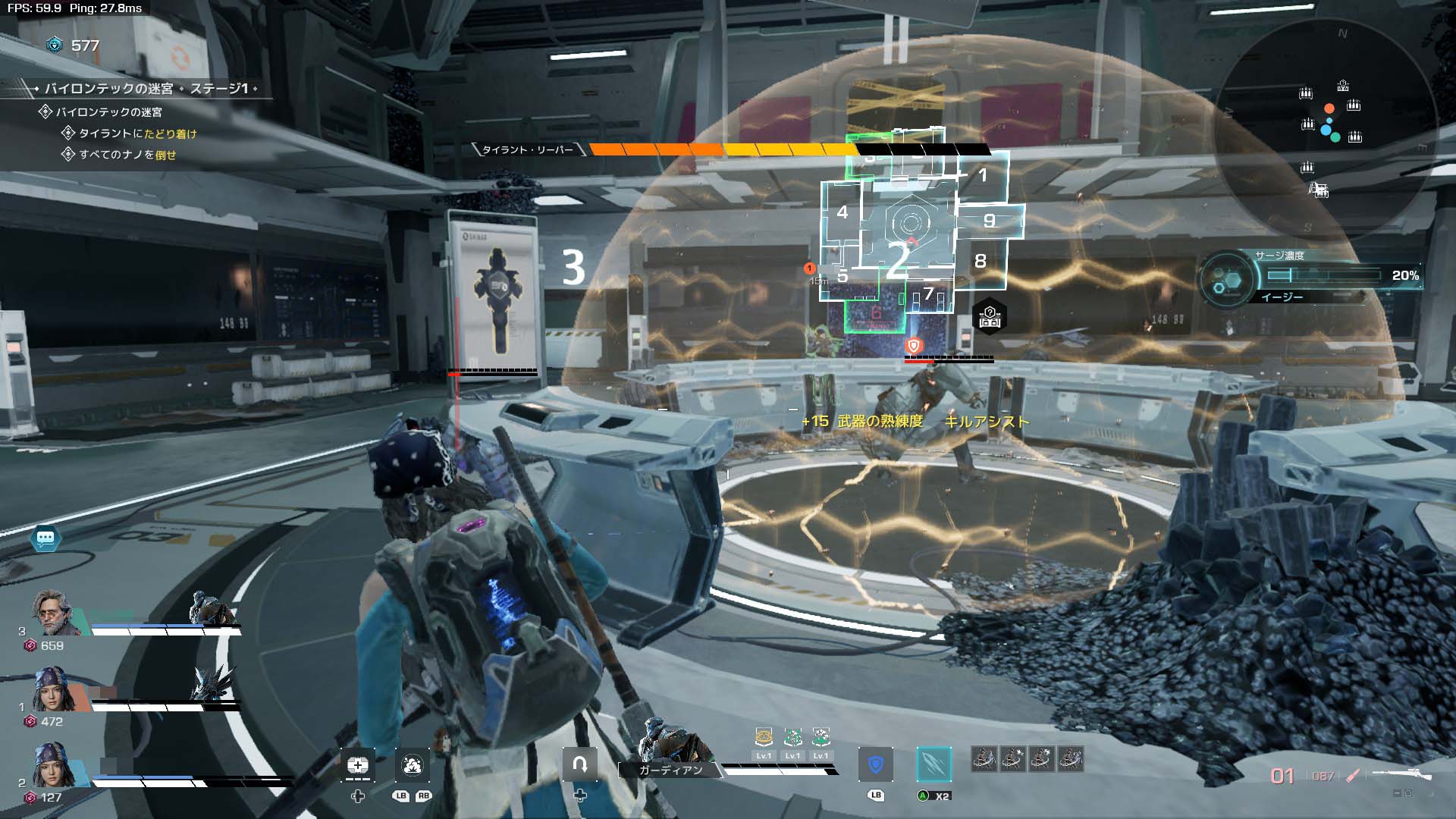The image size is (1456, 819).
Task: Click the labyrinth Stage 1 mission tracker title
Action: (146, 89)
